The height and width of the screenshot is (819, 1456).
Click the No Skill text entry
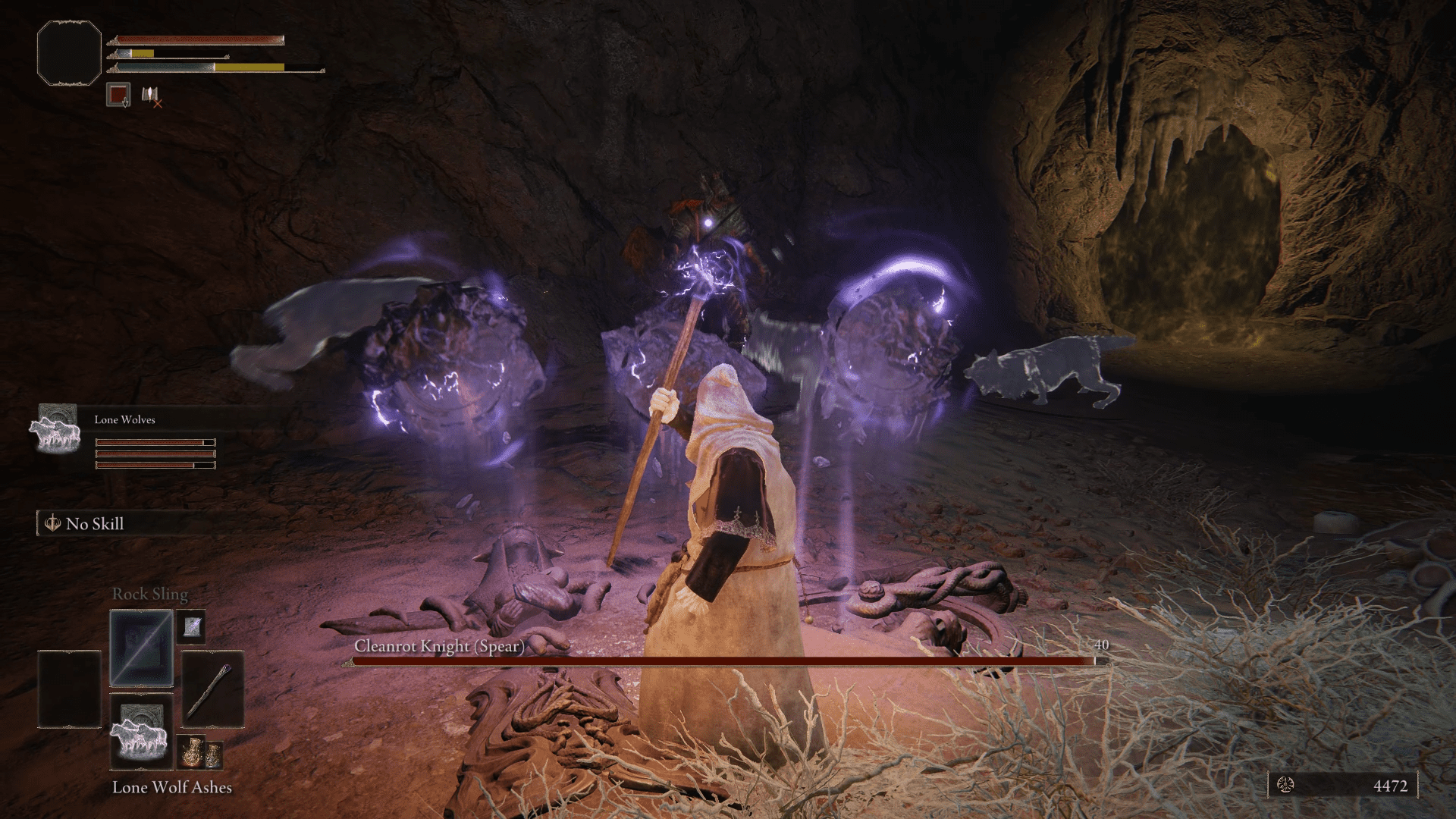(x=94, y=523)
